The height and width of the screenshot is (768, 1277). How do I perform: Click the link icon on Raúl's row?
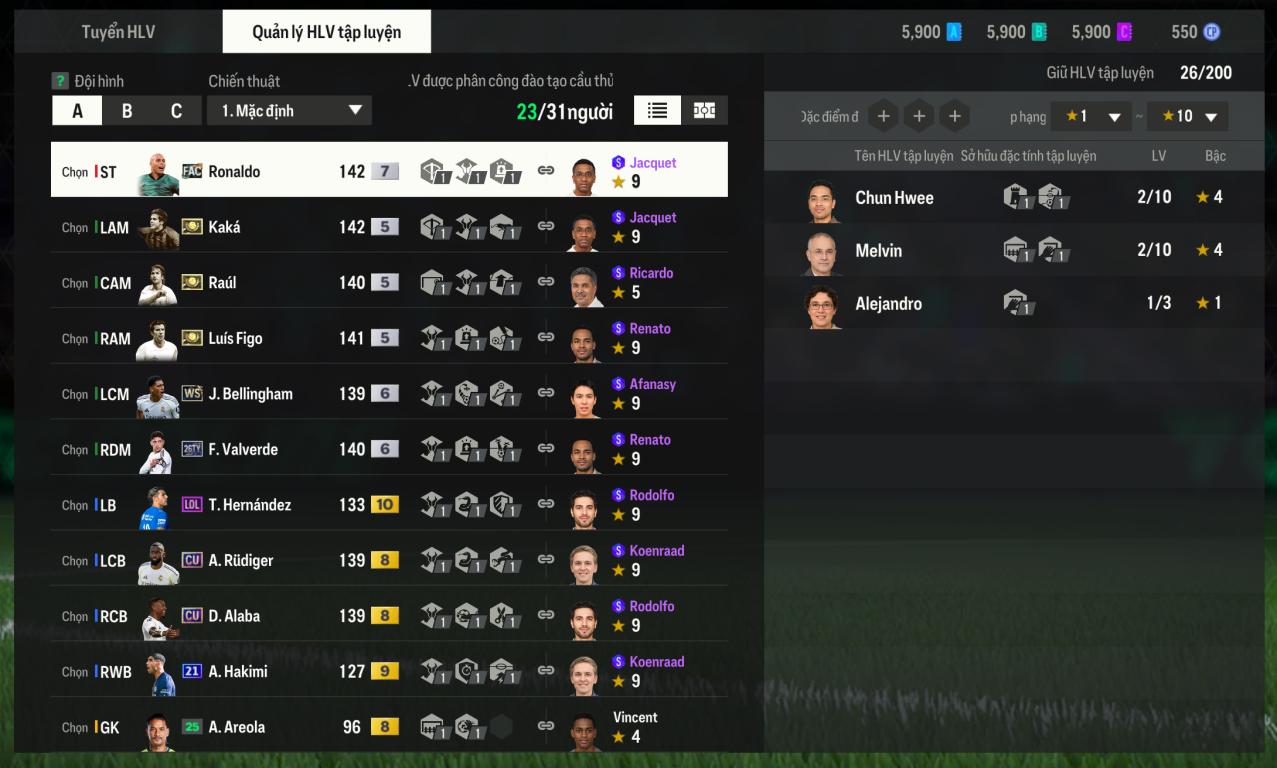[x=546, y=282]
